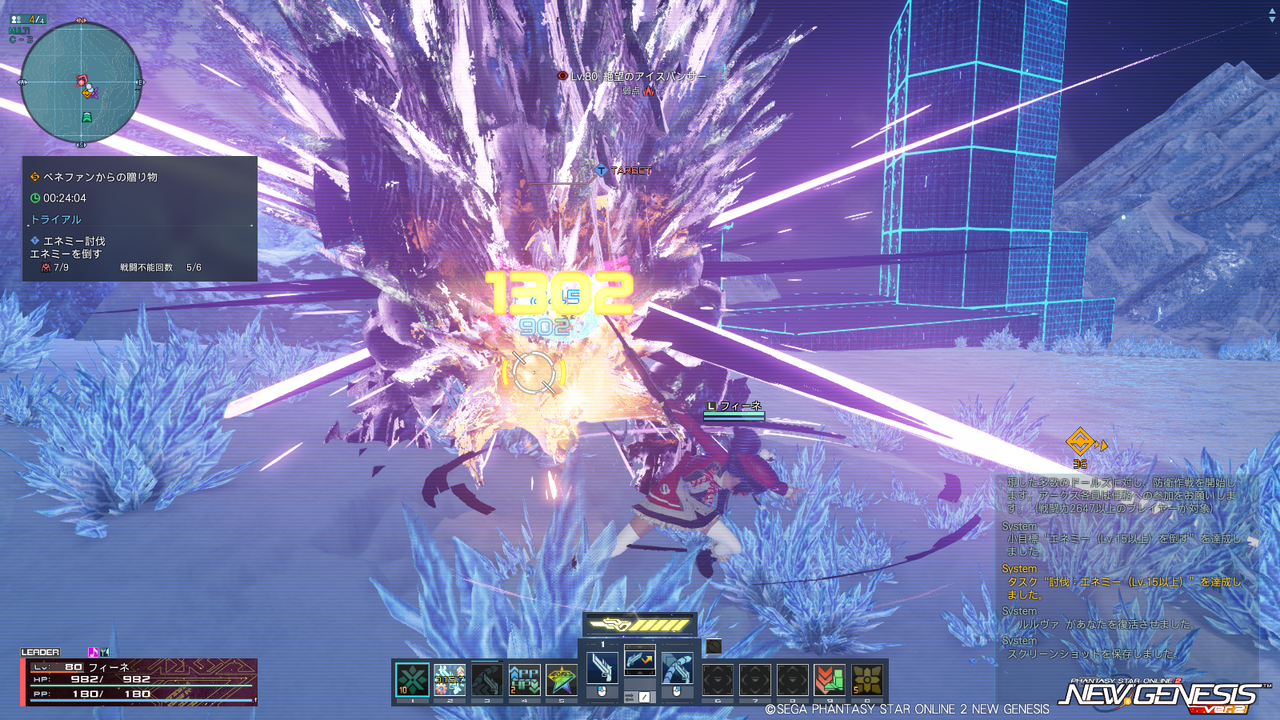Select the dark blade skill in slot 3
Screen dimensions: 1280x720
tap(487, 679)
